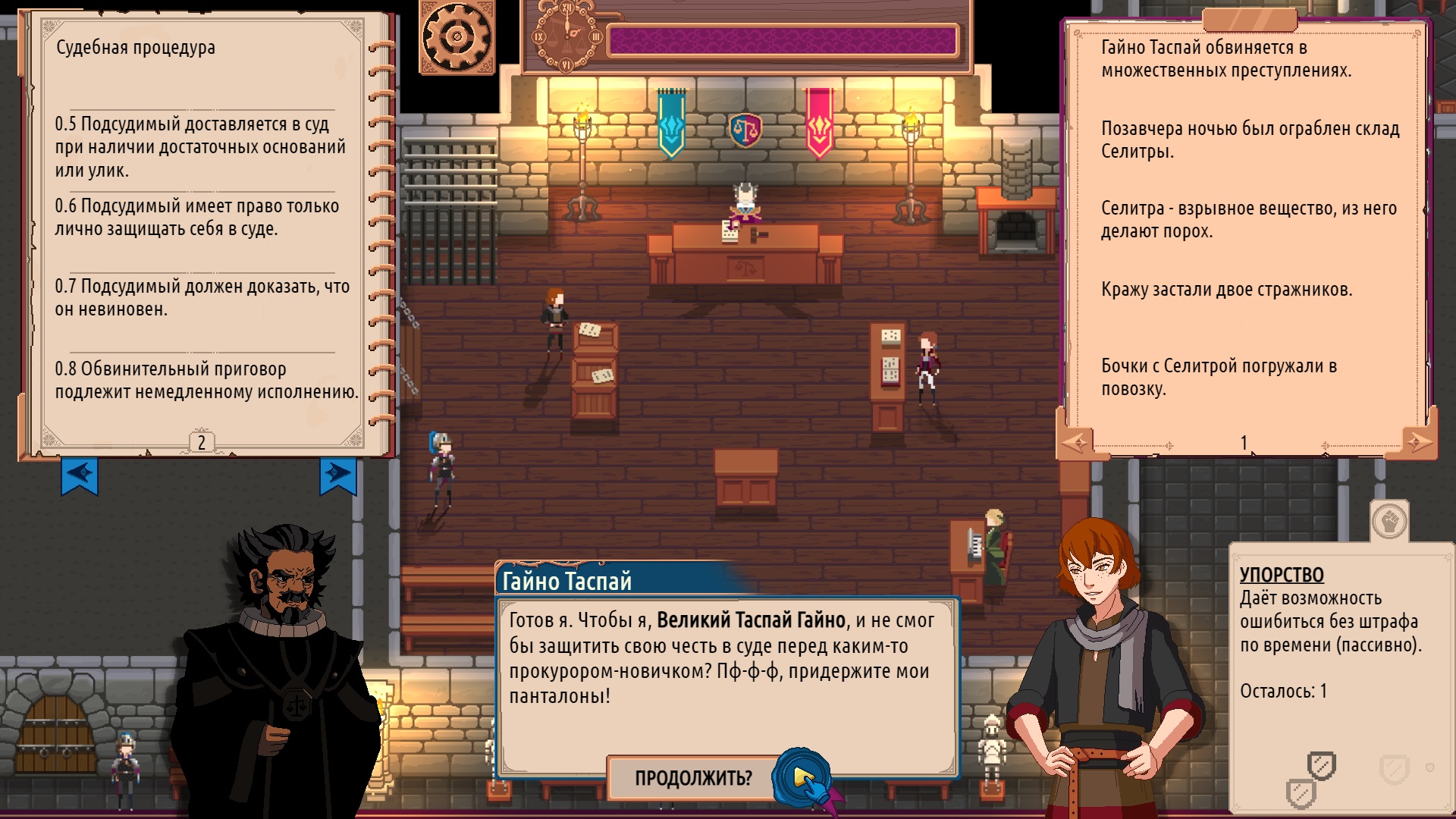This screenshot has width=1456, height=819.
Task: Click the ПРОДОЛЖИТЬ? button to continue dialogue
Action: tap(693, 778)
